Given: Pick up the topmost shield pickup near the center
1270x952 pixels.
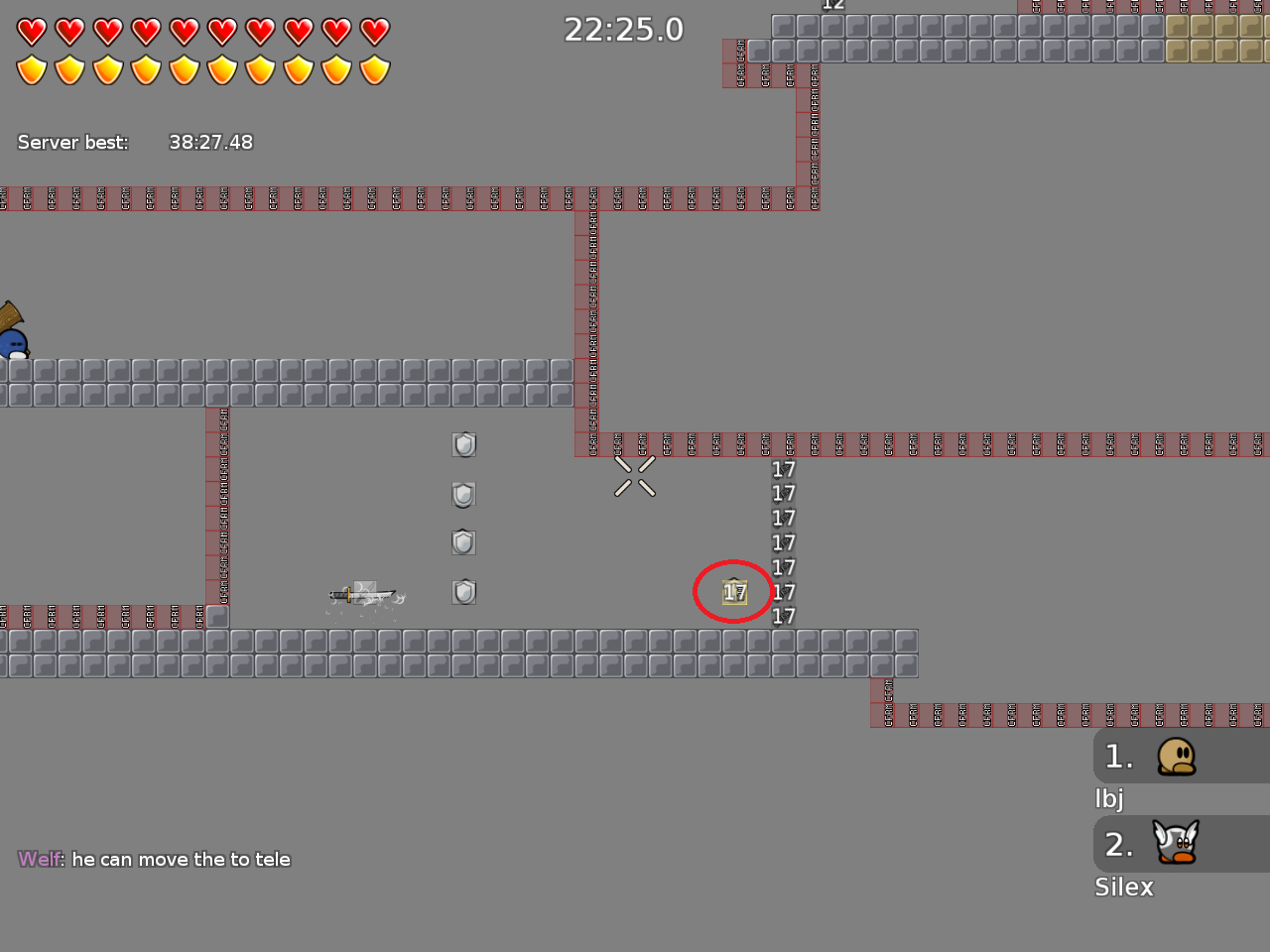Looking at the screenshot, I should [x=463, y=444].
